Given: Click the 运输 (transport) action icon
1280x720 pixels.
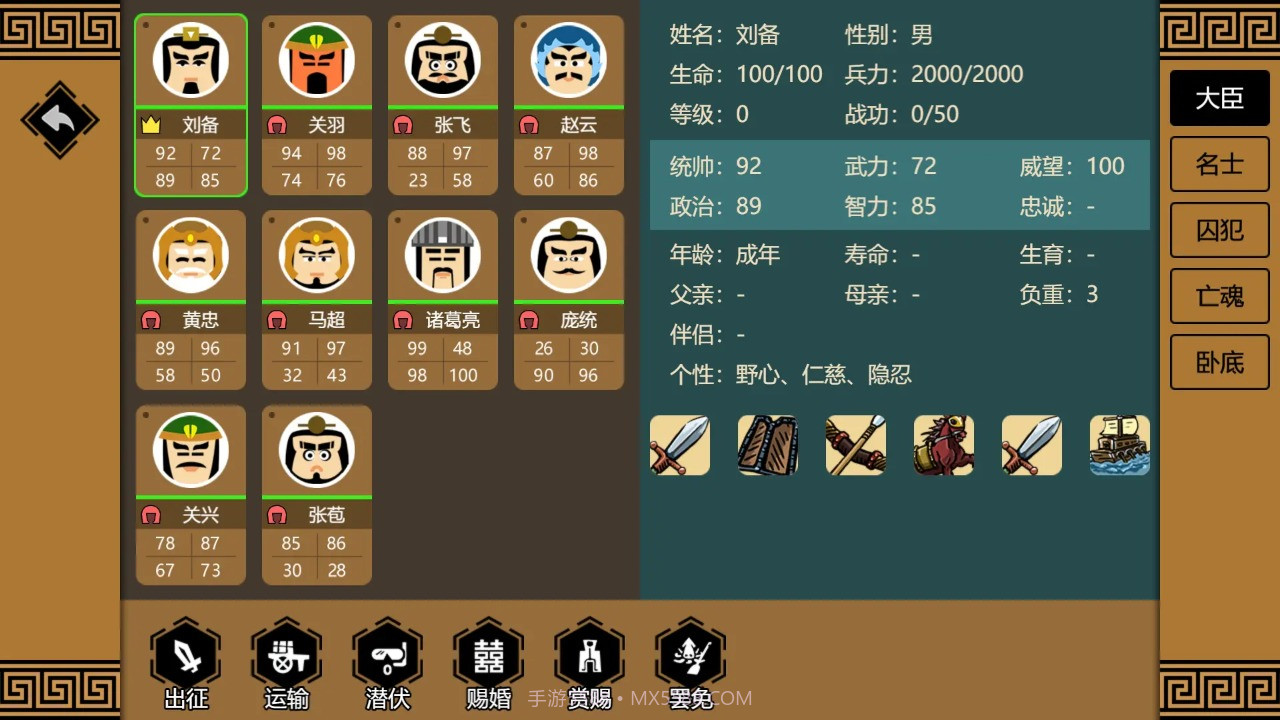Looking at the screenshot, I should click(286, 655).
